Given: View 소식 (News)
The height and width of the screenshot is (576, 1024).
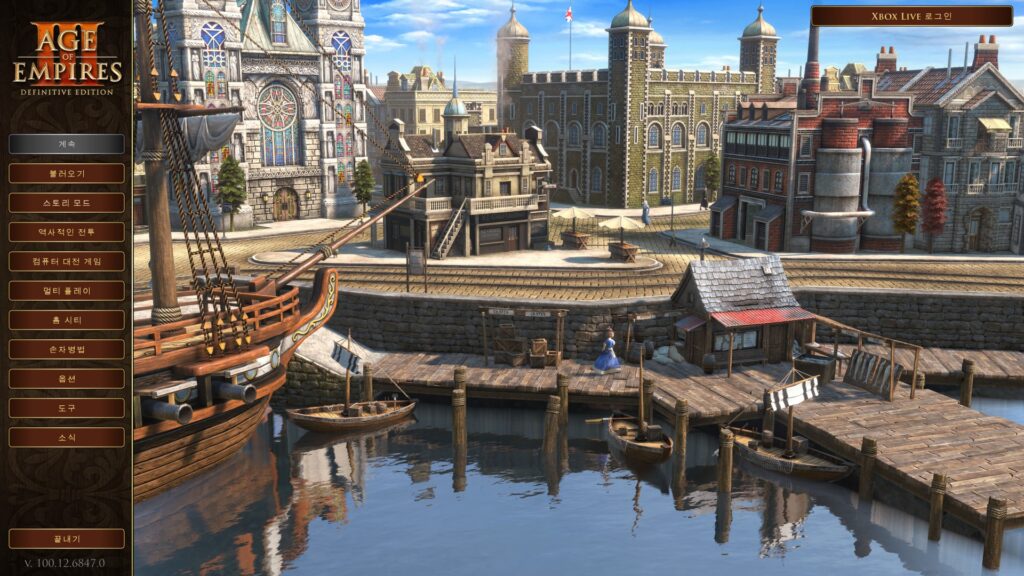Looking at the screenshot, I should click(67, 437).
